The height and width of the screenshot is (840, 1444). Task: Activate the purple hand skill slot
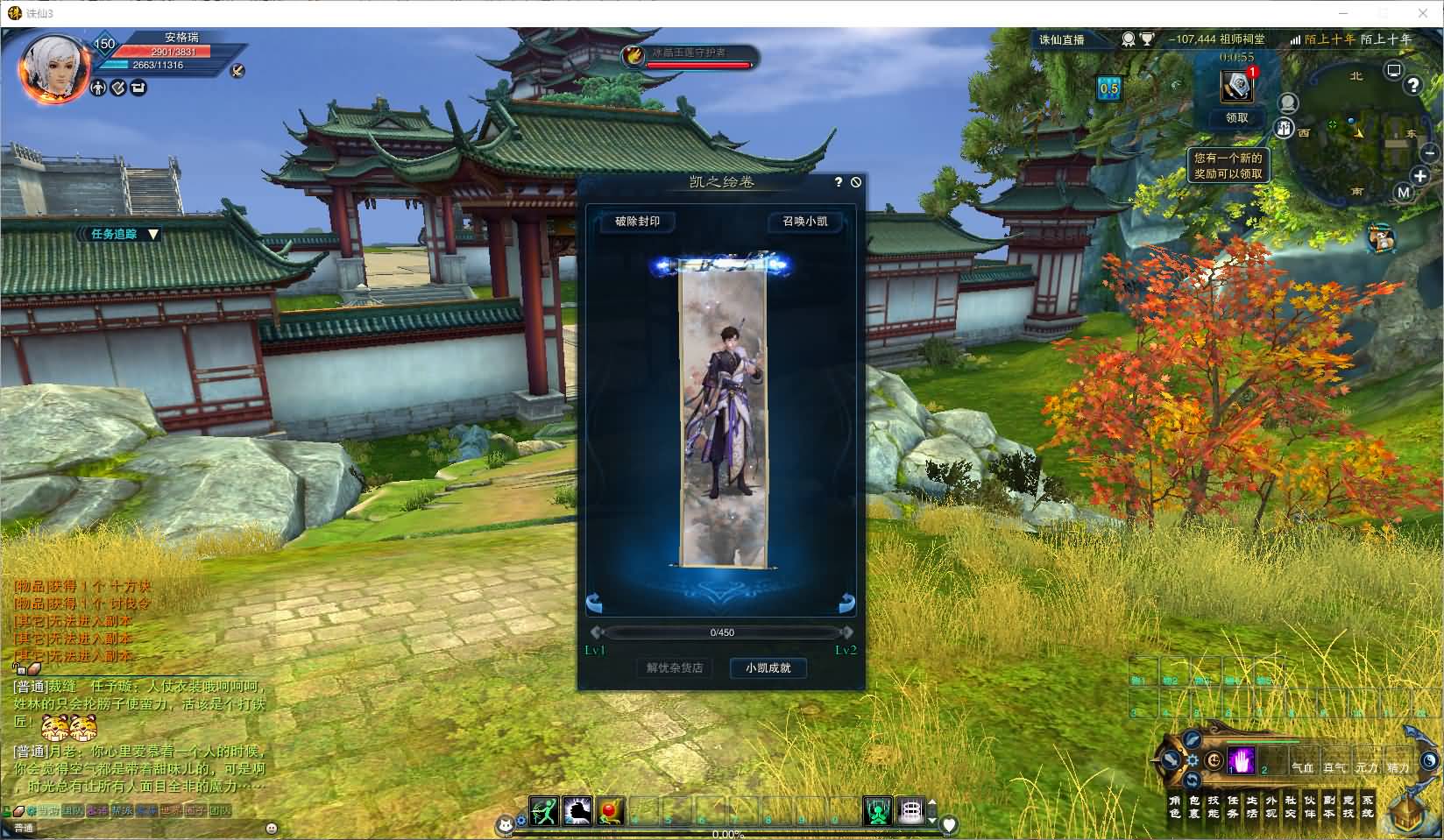(x=1241, y=760)
